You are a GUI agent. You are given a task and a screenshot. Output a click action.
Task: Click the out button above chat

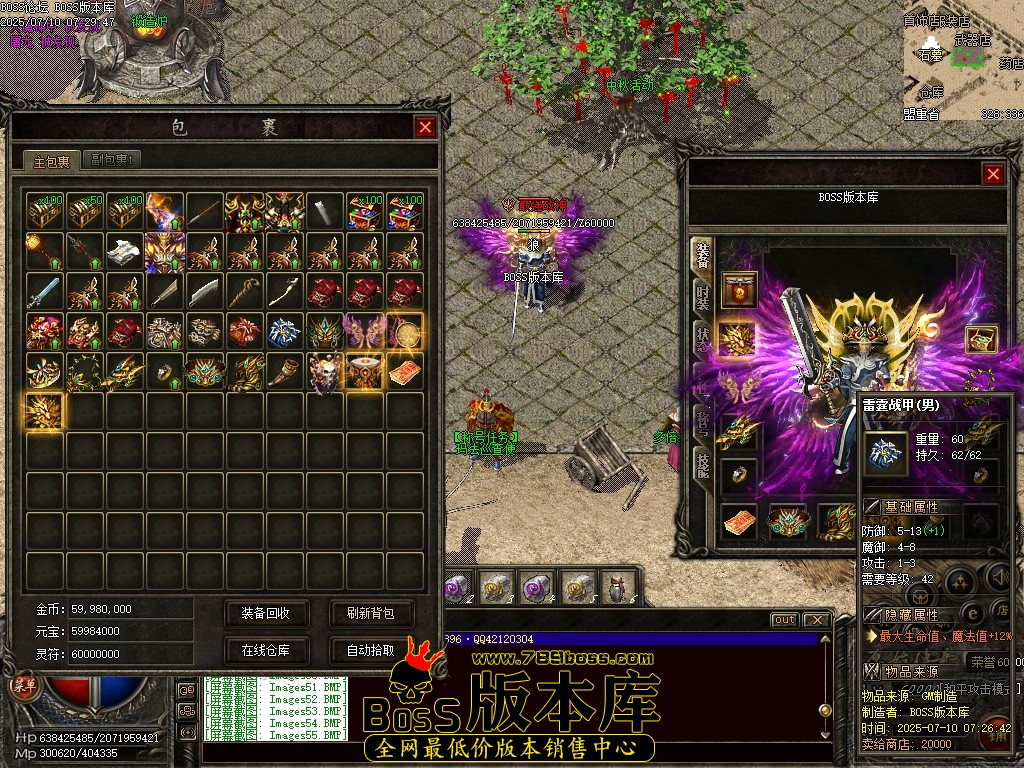pos(784,620)
